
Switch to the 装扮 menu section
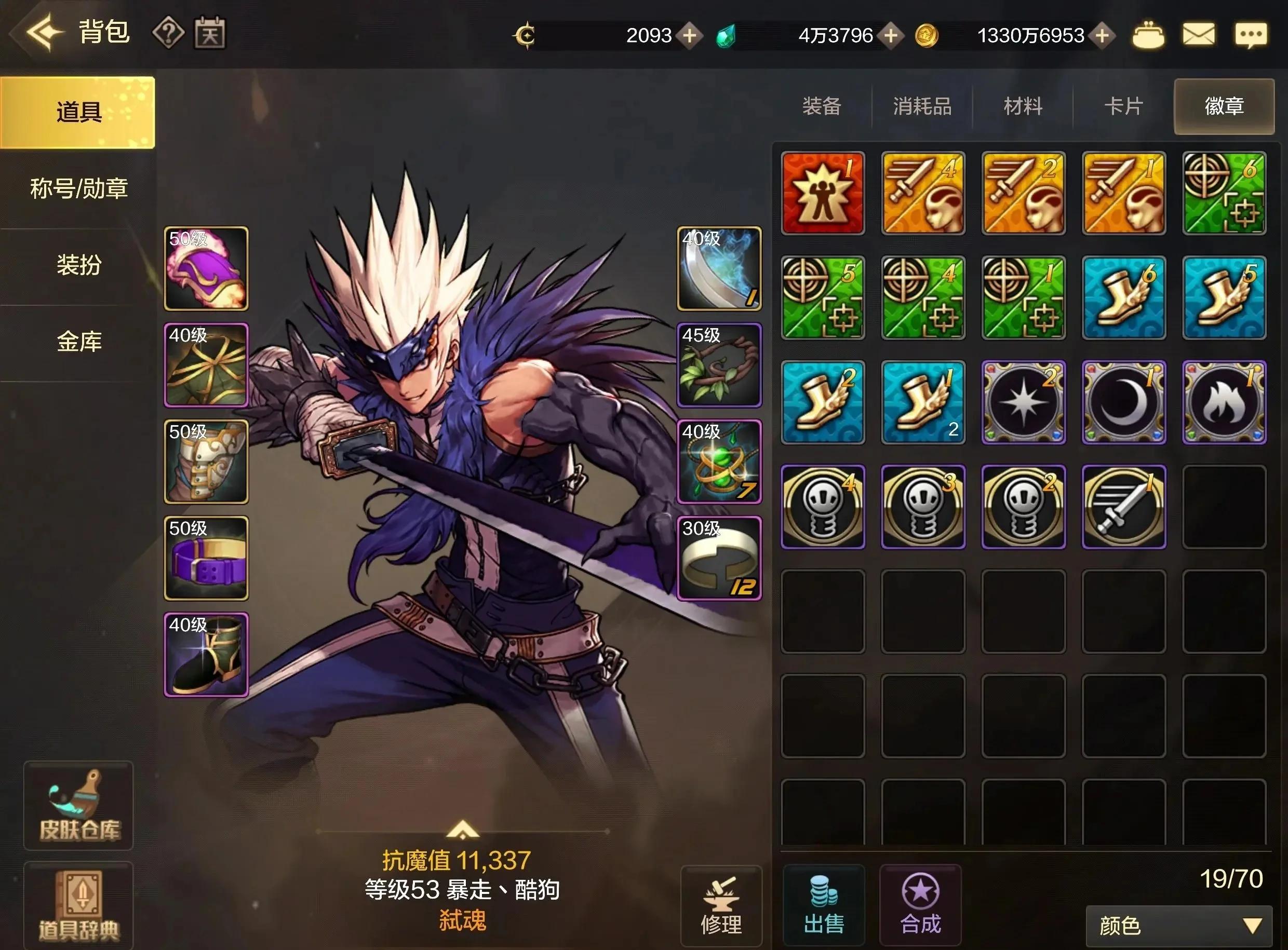(x=78, y=265)
